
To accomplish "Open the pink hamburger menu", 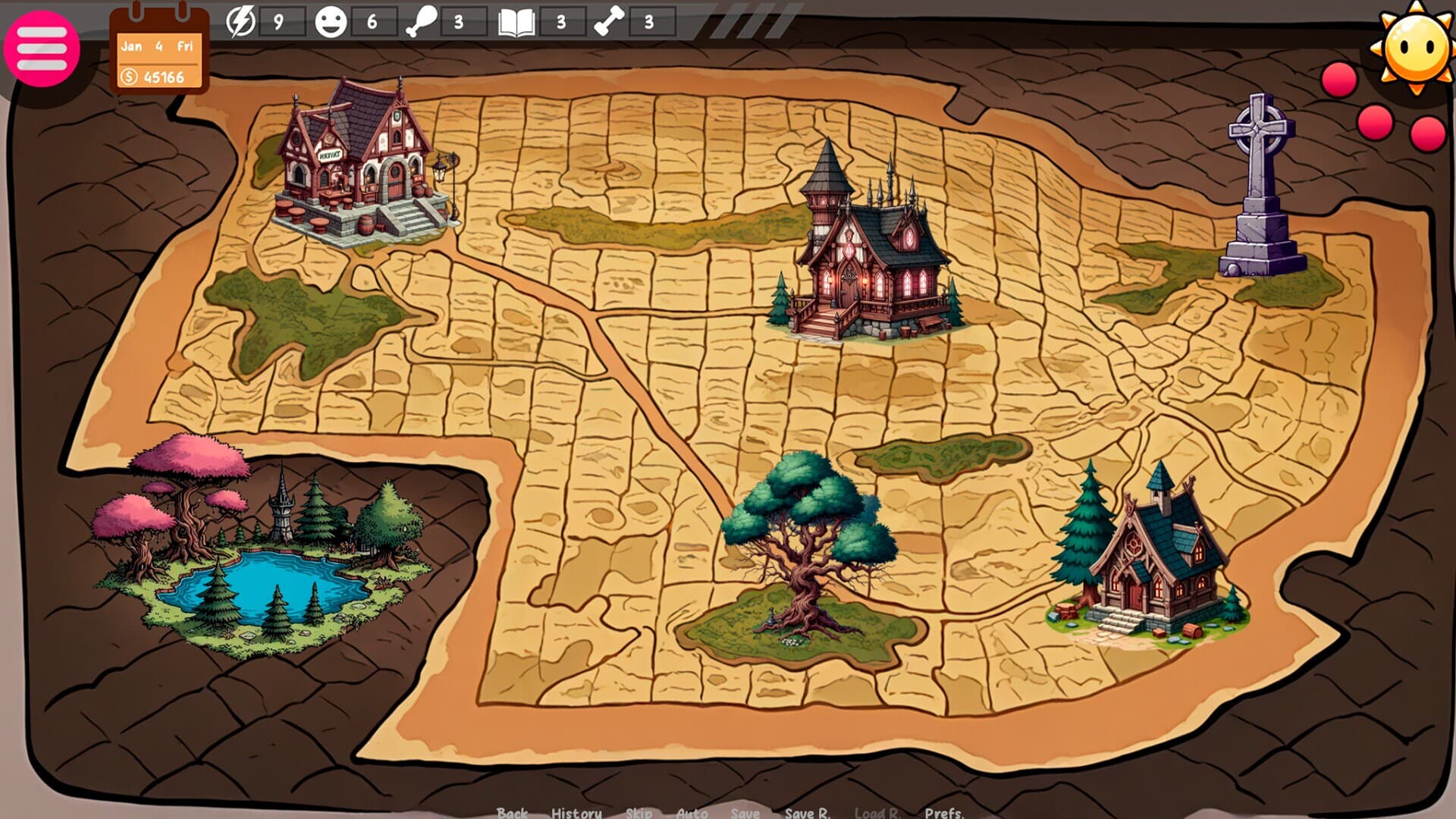I will pos(43,47).
